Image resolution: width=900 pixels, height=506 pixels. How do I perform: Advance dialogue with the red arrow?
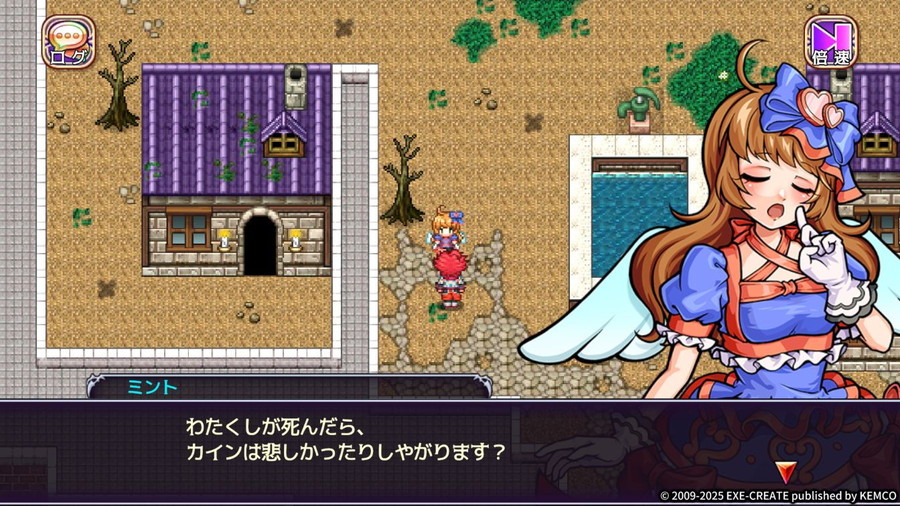(785, 470)
